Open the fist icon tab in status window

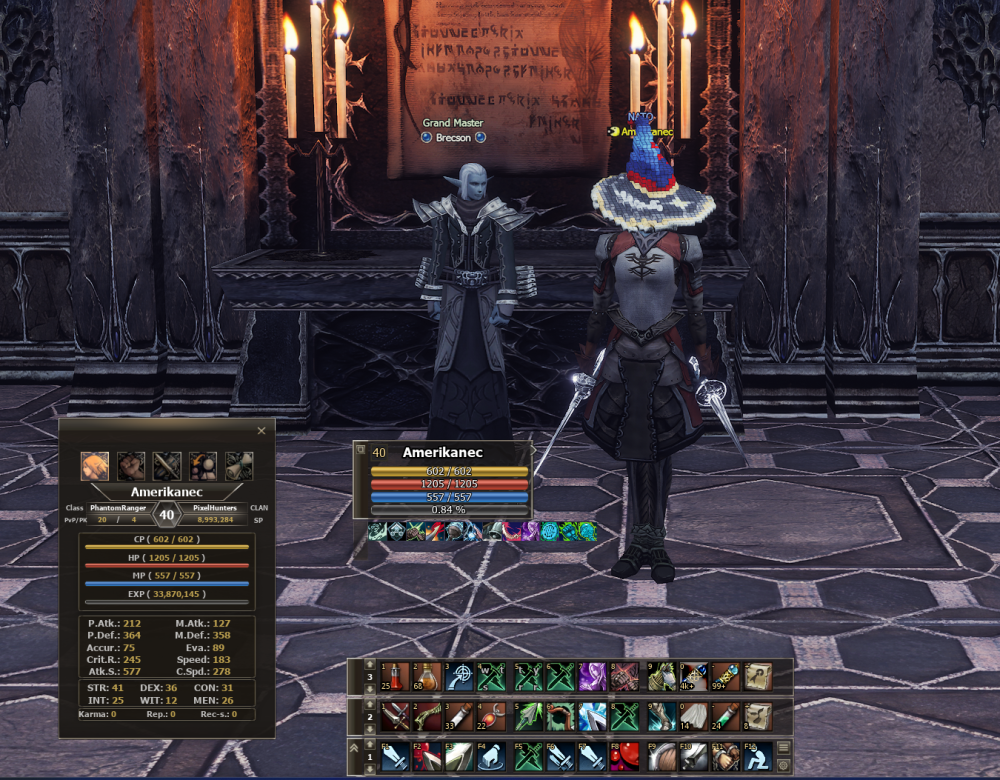[x=131, y=466]
